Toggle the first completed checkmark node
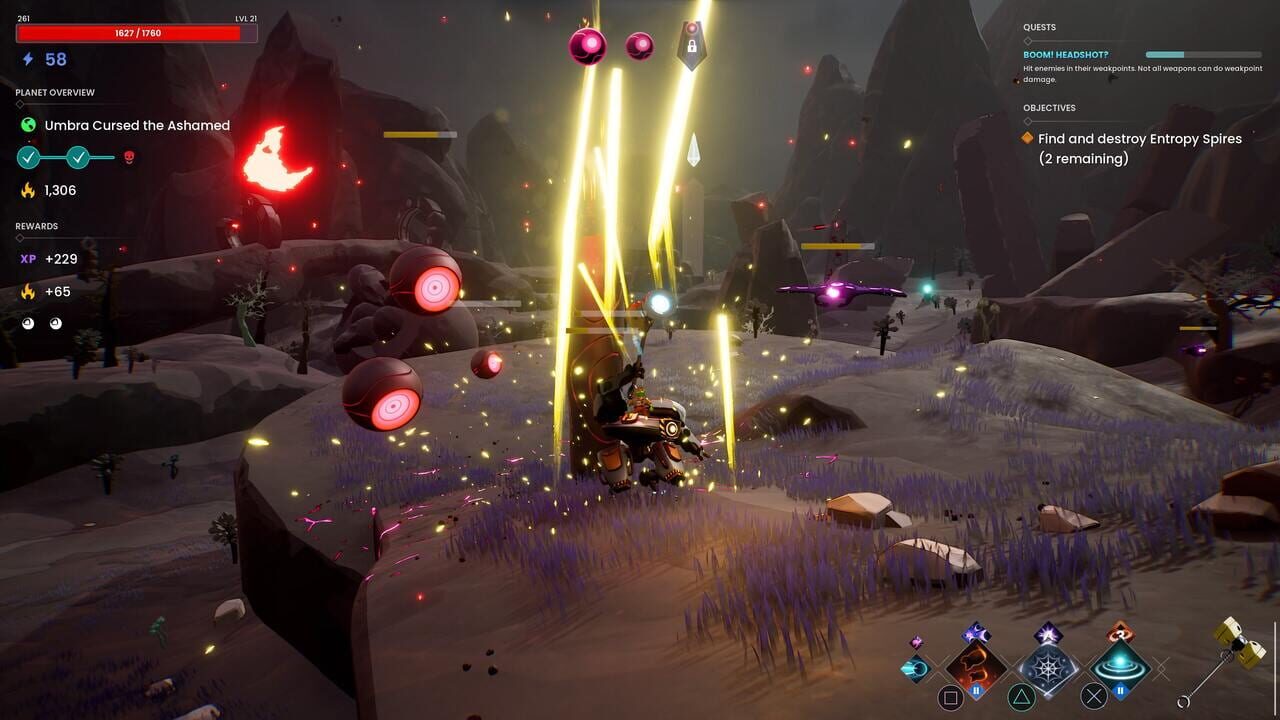Screen dimensions: 1280x720 click(x=27, y=157)
